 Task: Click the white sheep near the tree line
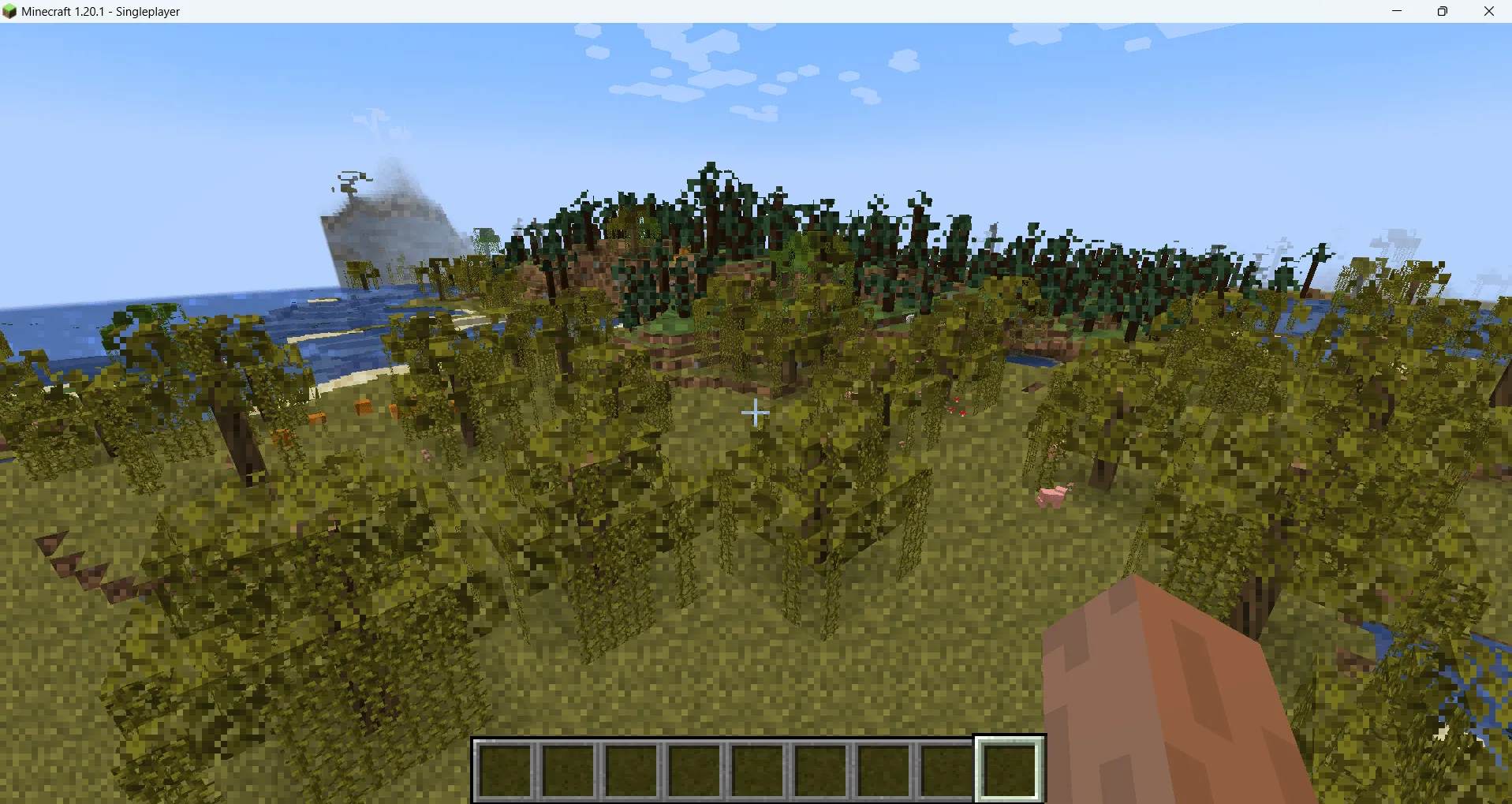tap(910, 318)
